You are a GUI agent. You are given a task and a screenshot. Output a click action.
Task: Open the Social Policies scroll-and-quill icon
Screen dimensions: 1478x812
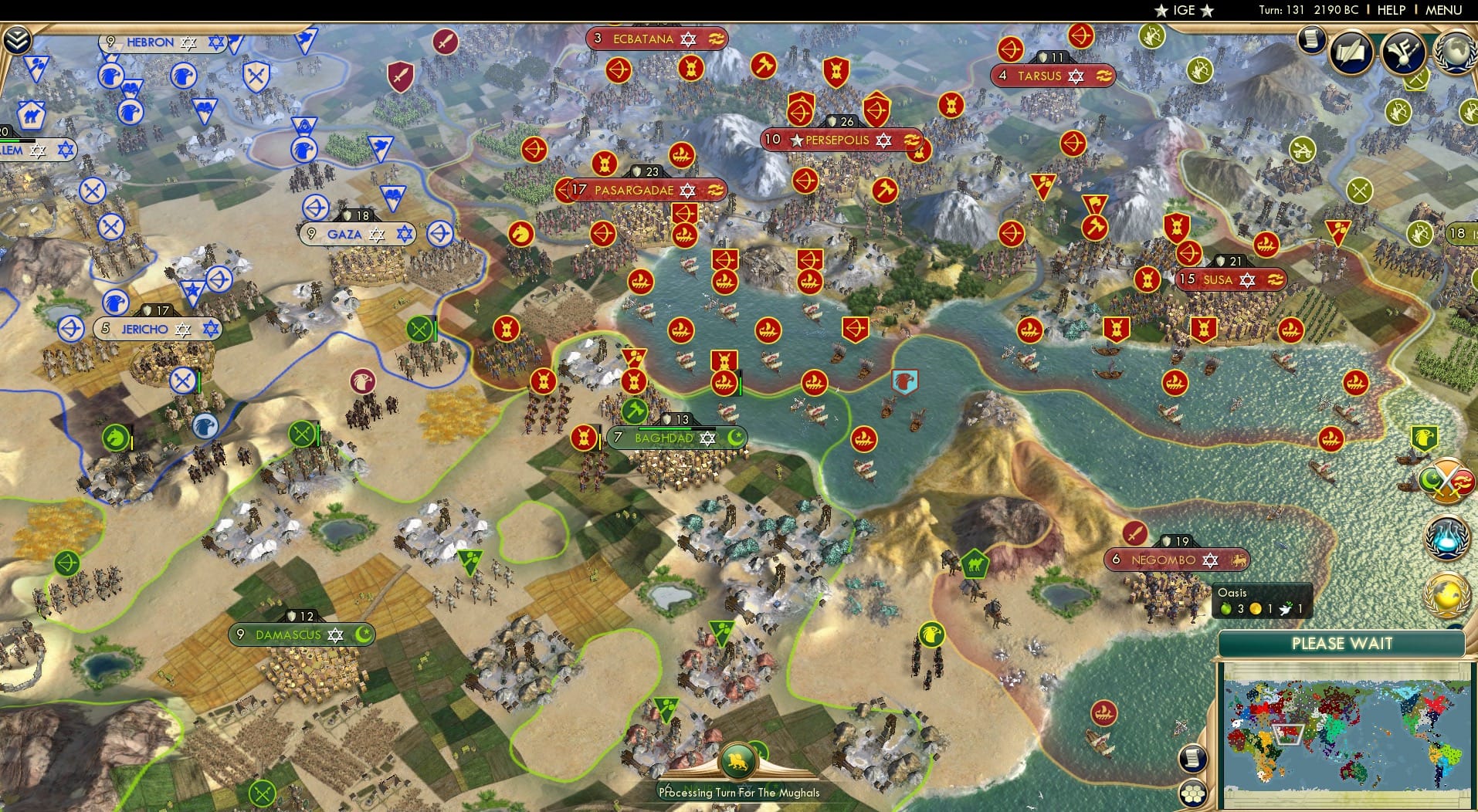click(1350, 52)
